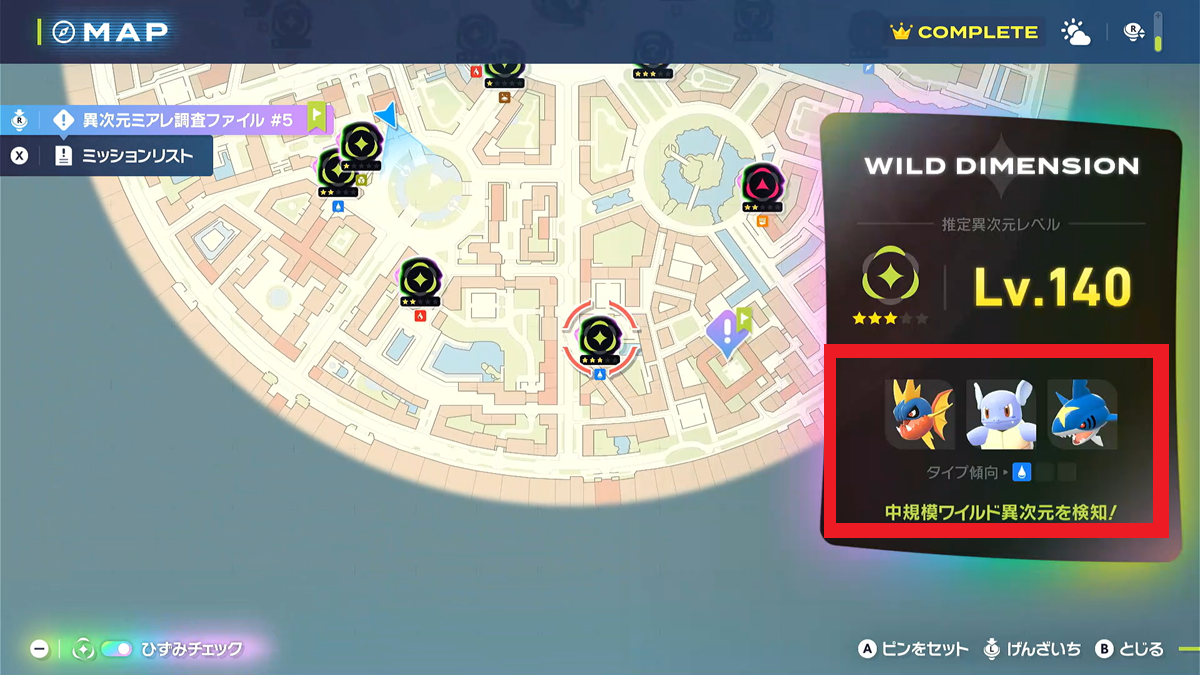Select the pink triangle dimension marker

(x=761, y=184)
